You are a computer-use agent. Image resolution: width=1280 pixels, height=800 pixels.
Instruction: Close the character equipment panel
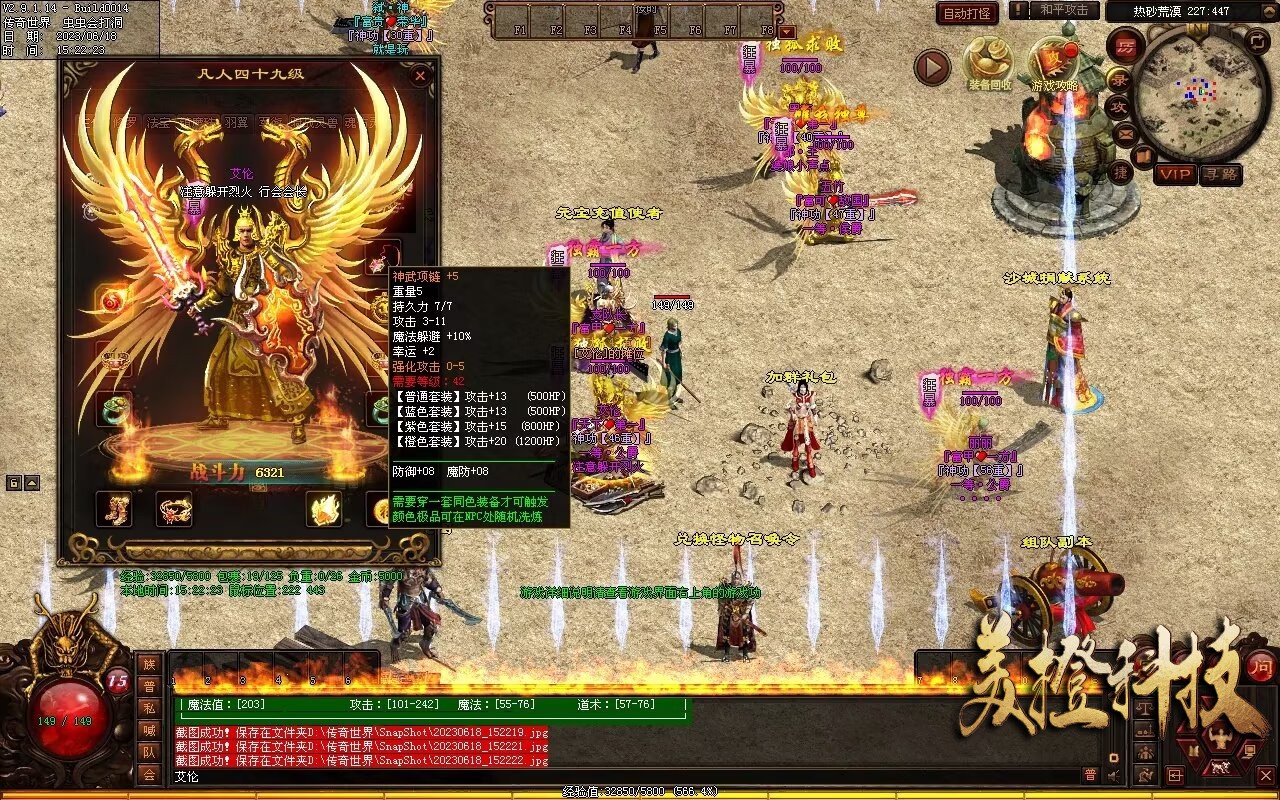coord(421,75)
